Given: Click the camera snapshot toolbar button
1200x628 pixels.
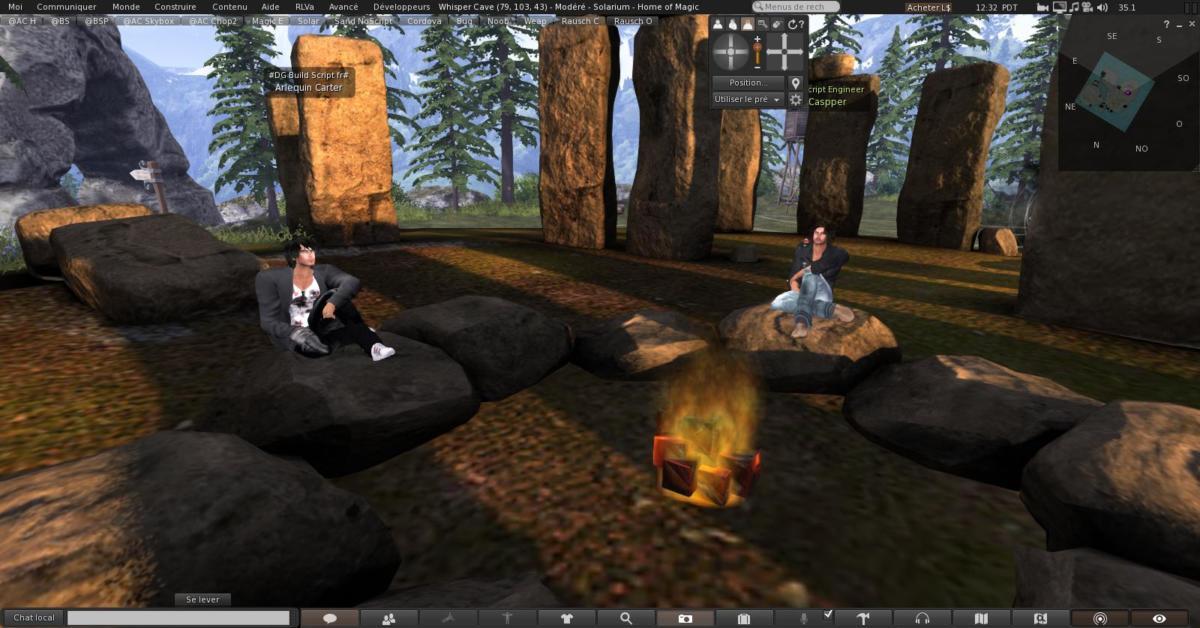Looking at the screenshot, I should pos(685,619).
